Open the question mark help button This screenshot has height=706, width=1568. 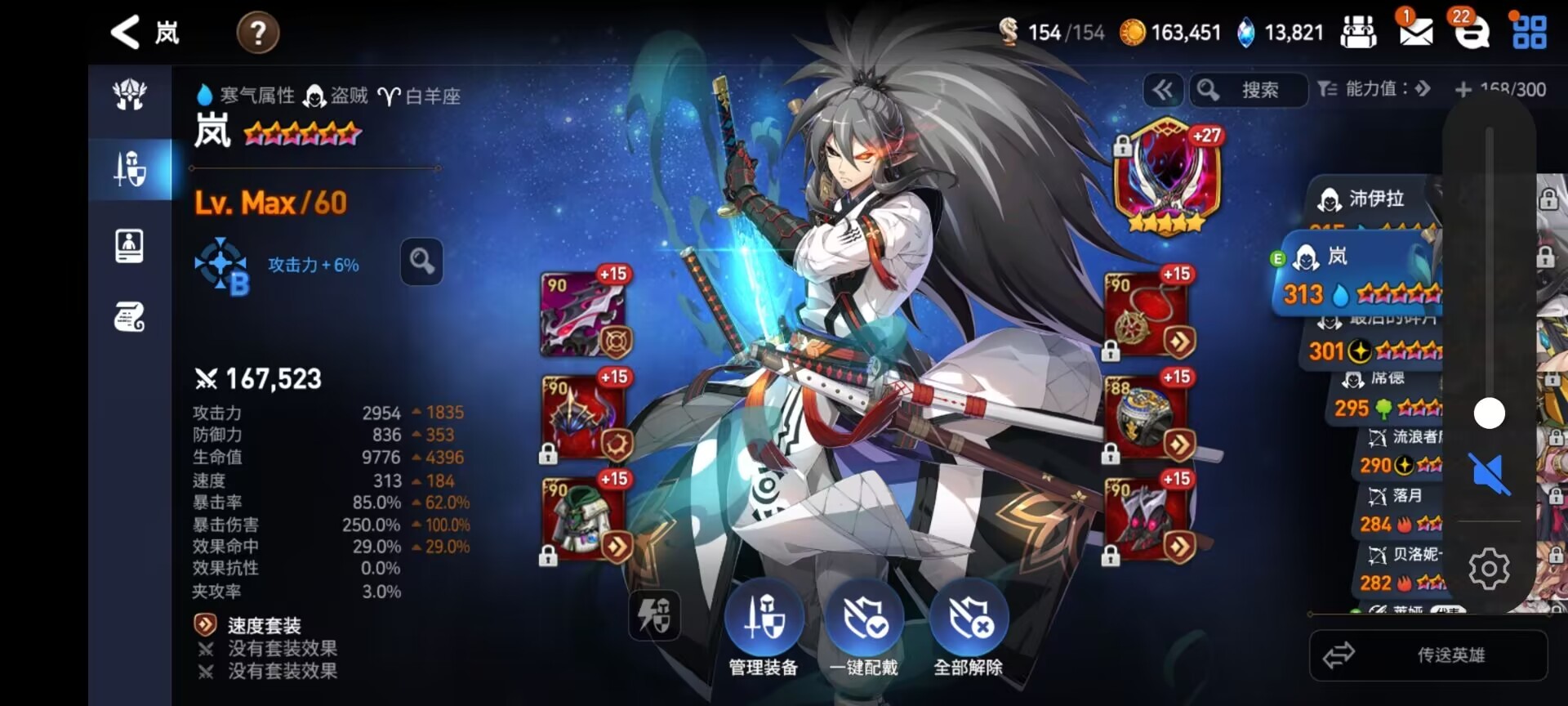click(258, 34)
